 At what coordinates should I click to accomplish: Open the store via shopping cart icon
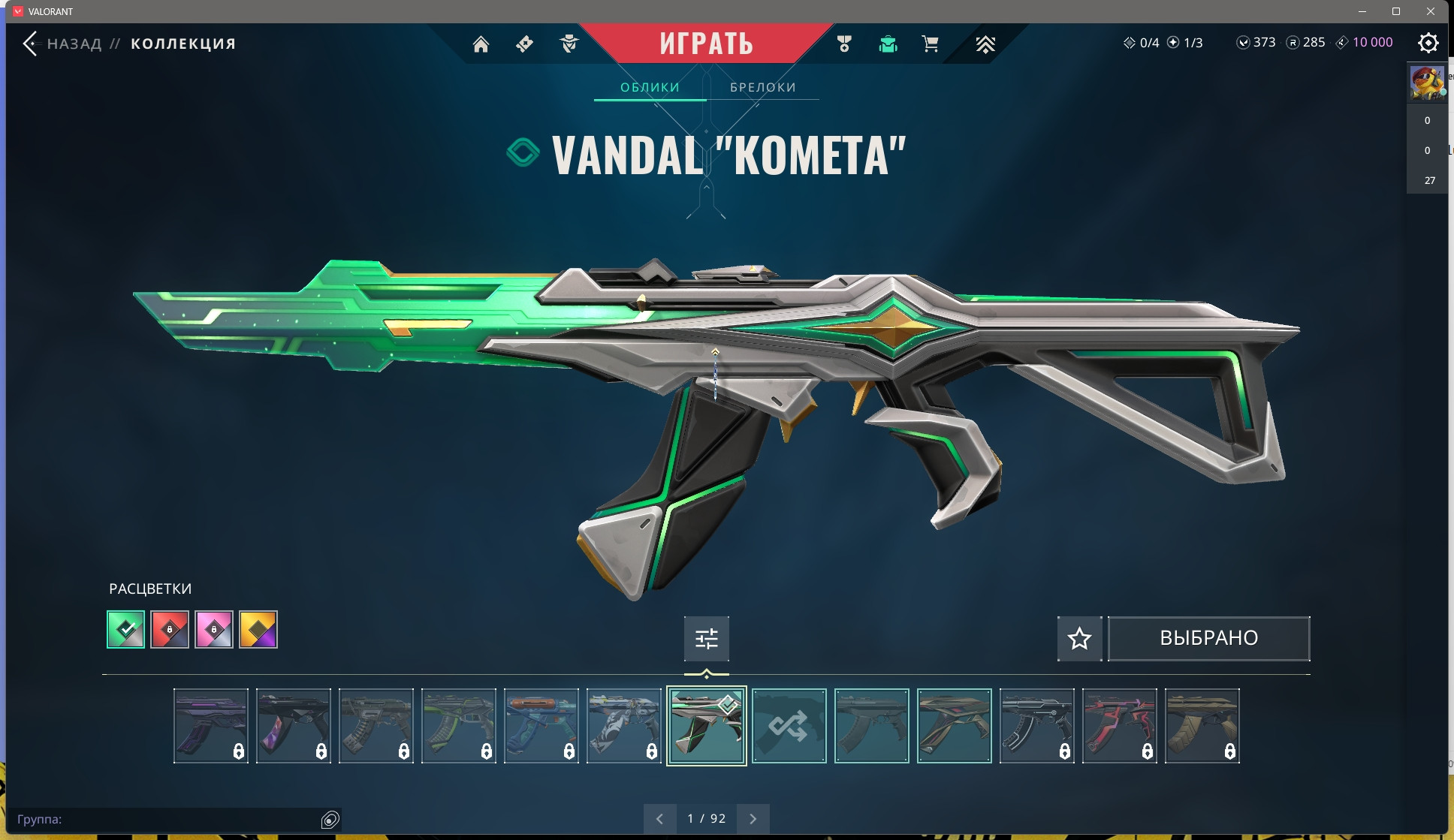(x=930, y=44)
